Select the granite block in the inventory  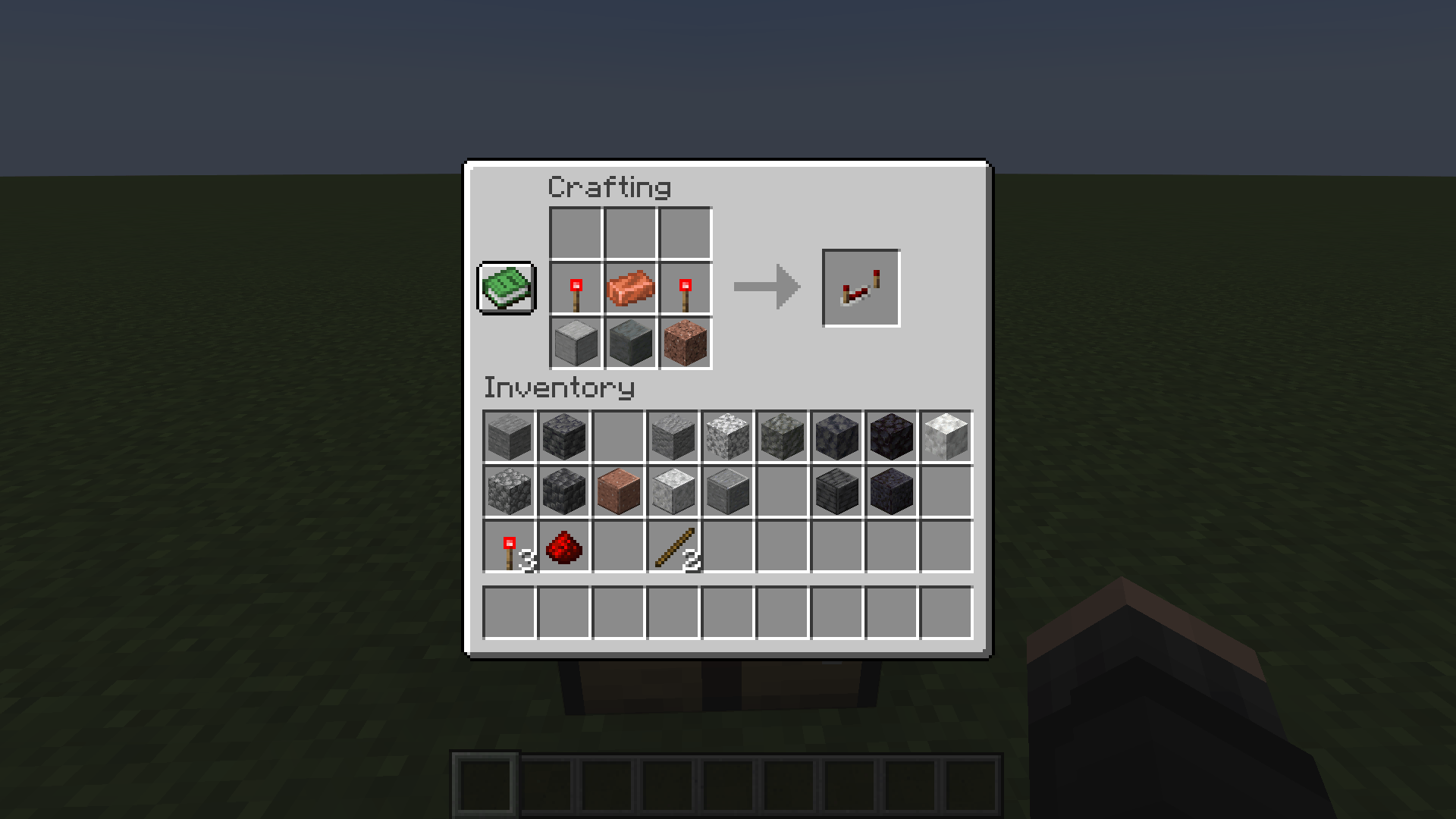point(617,491)
